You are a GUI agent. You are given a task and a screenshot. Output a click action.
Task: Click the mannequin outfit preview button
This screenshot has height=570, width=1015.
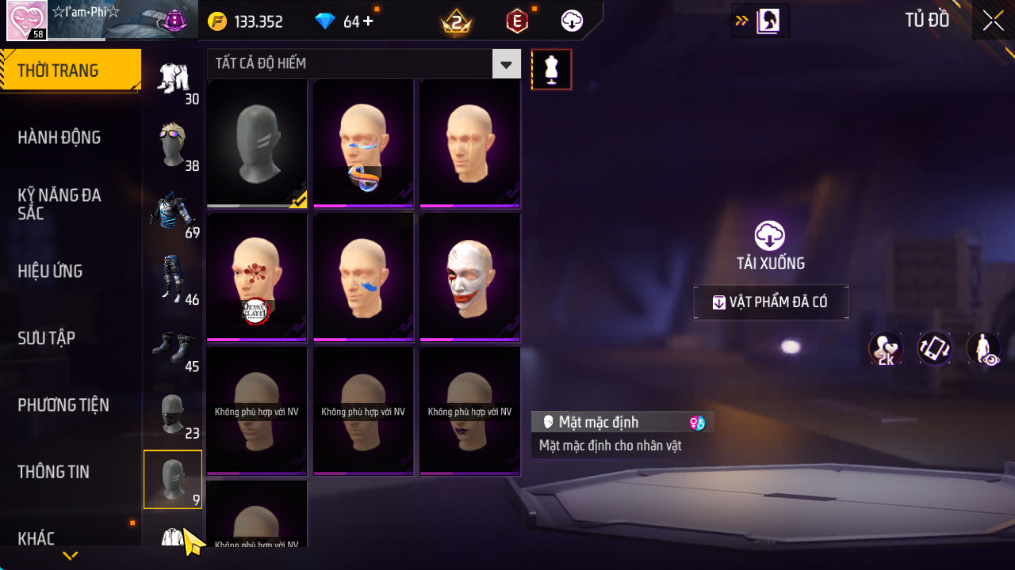[x=551, y=69]
